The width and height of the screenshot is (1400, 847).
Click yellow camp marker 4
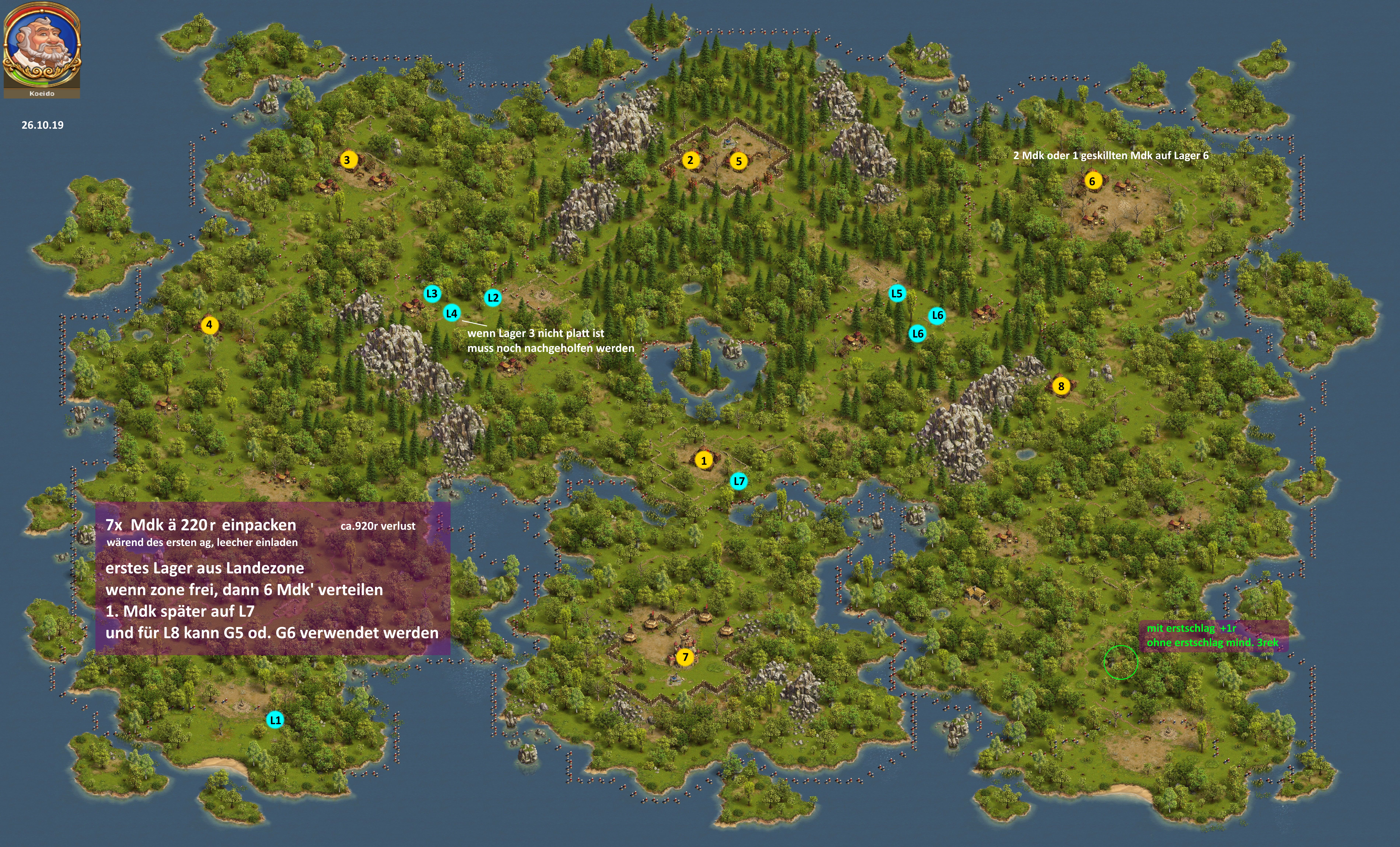[209, 325]
